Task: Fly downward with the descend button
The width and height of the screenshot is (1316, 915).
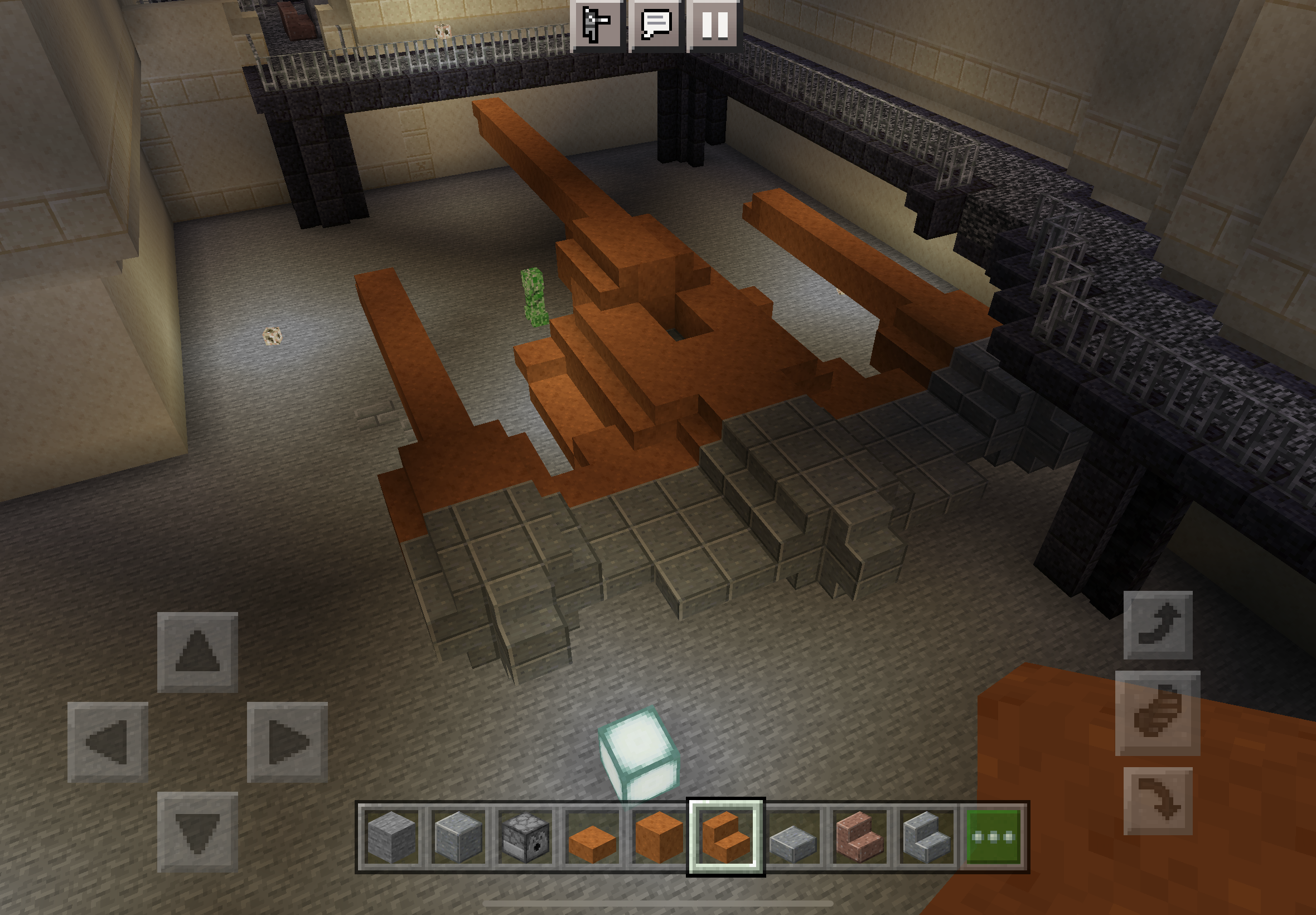Action: click(1157, 801)
